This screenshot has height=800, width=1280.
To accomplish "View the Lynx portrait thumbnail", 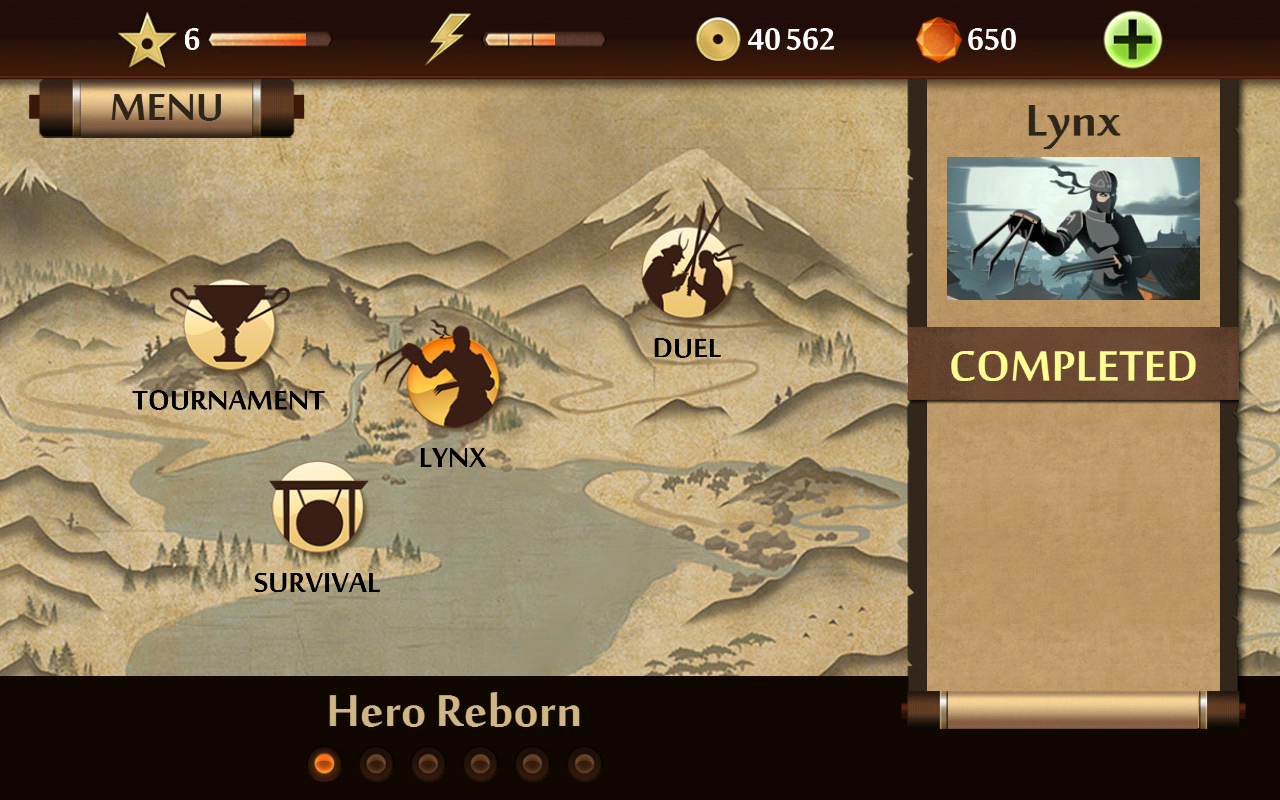I will tap(1073, 228).
